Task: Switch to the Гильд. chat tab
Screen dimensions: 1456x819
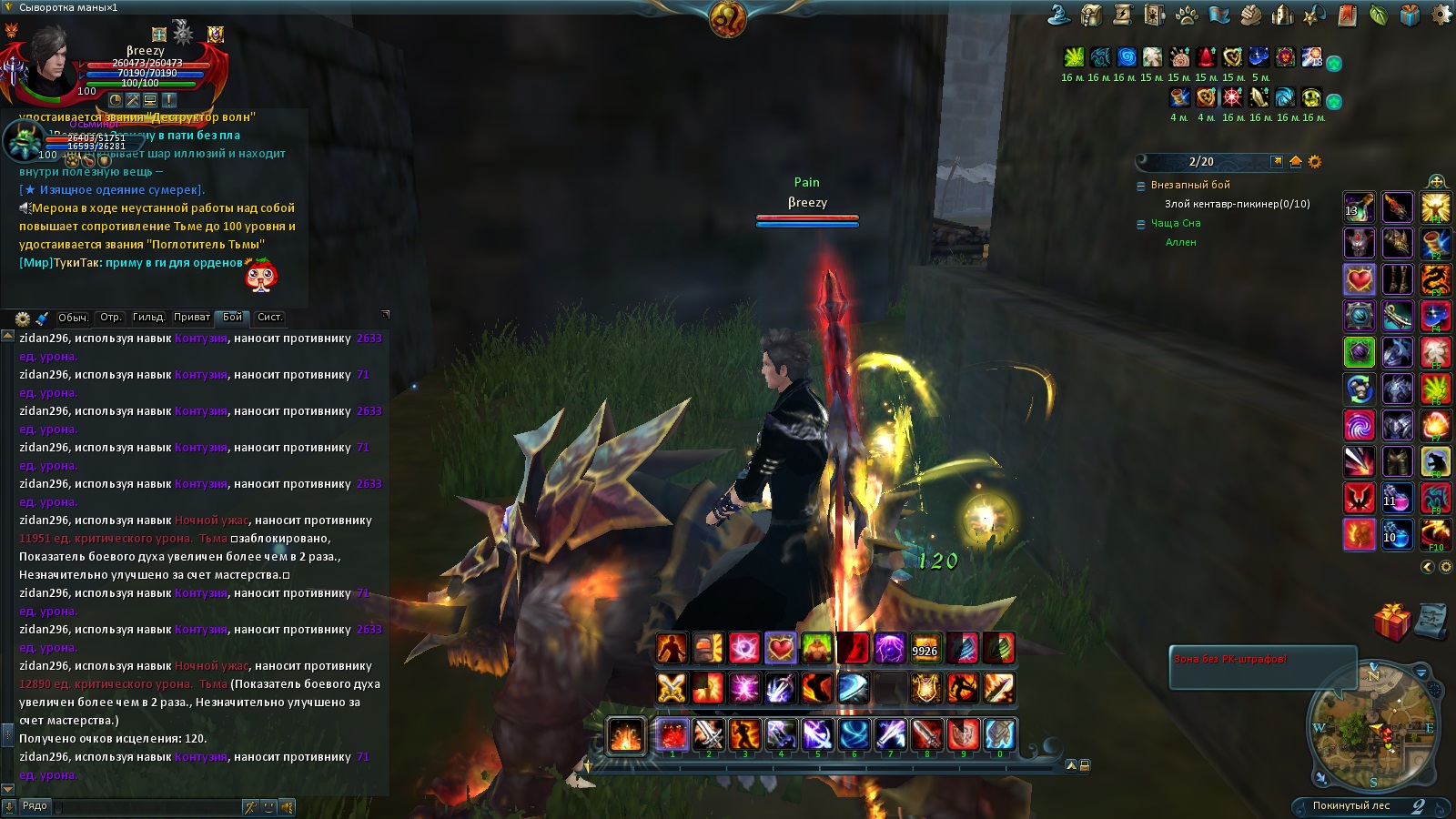Action: click(x=148, y=318)
